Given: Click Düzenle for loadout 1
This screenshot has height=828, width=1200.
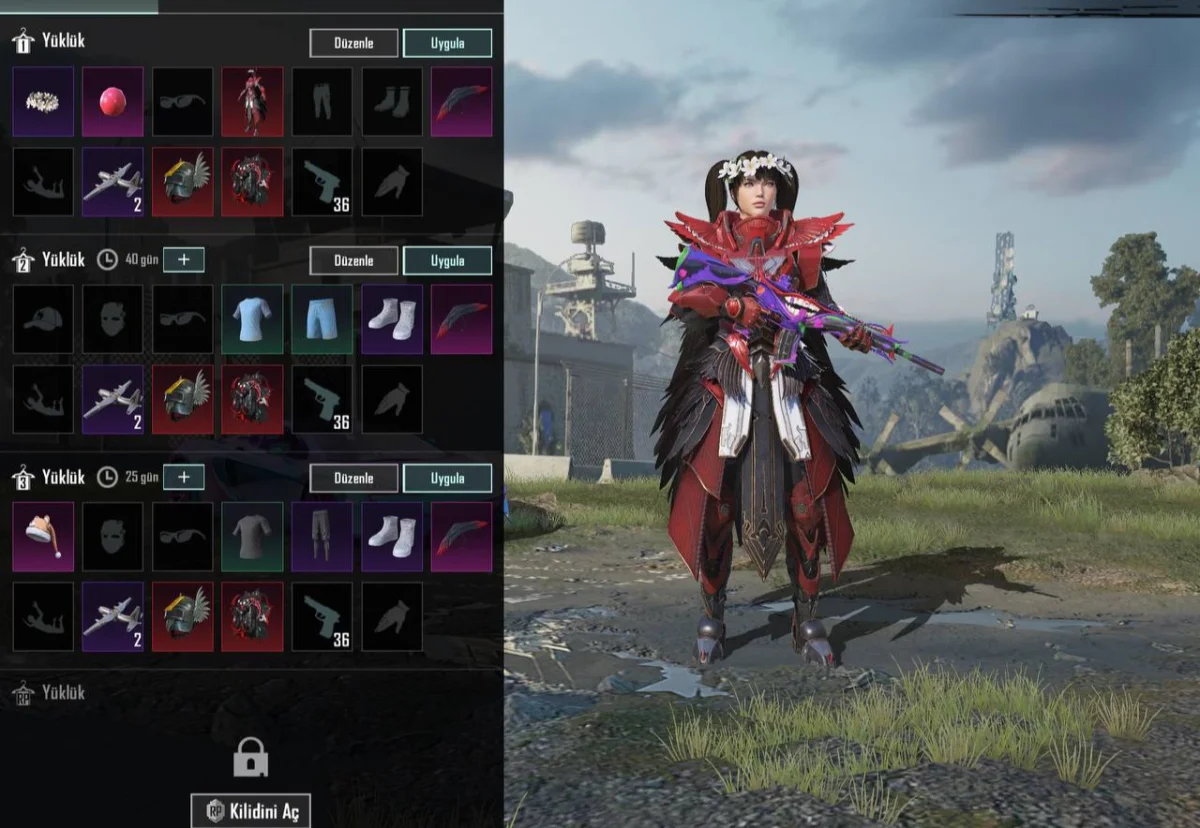Looking at the screenshot, I should (354, 43).
